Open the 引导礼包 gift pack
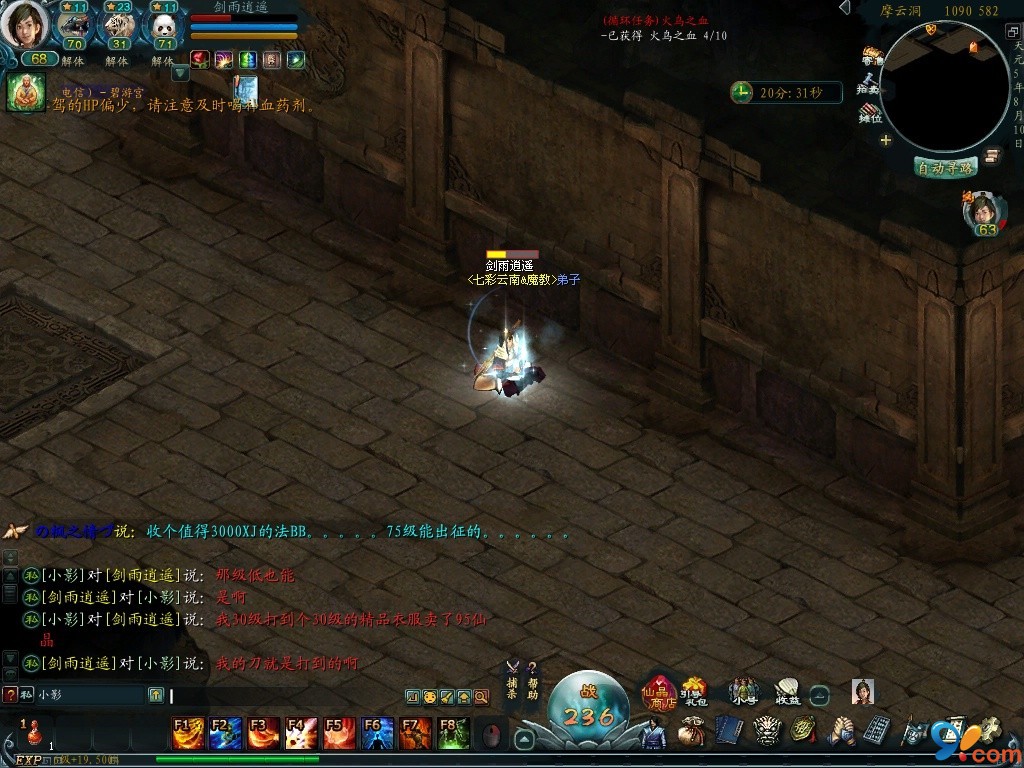The height and width of the screenshot is (768, 1024). (x=692, y=690)
